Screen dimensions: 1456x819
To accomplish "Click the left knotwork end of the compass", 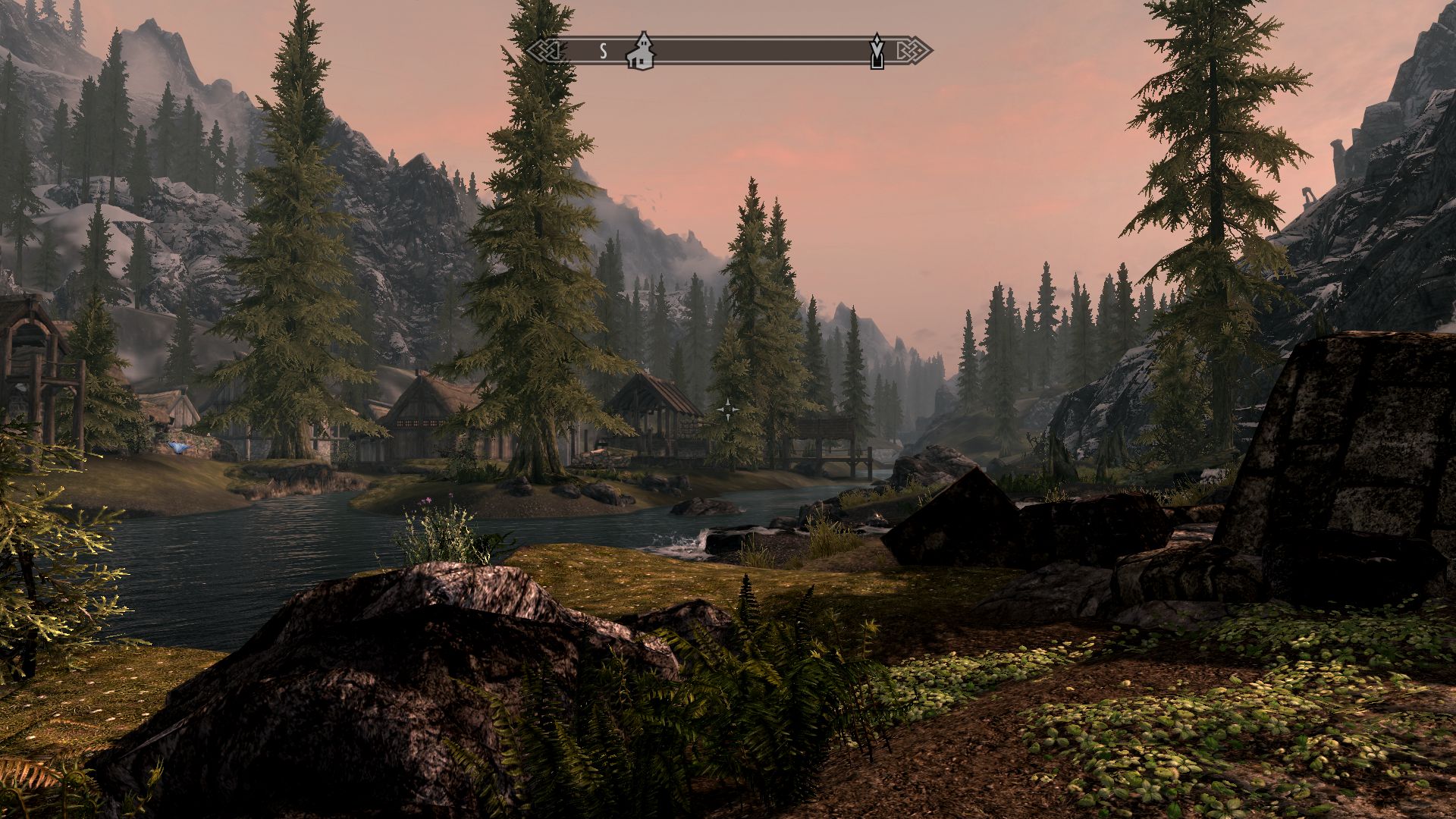I will pos(548,52).
